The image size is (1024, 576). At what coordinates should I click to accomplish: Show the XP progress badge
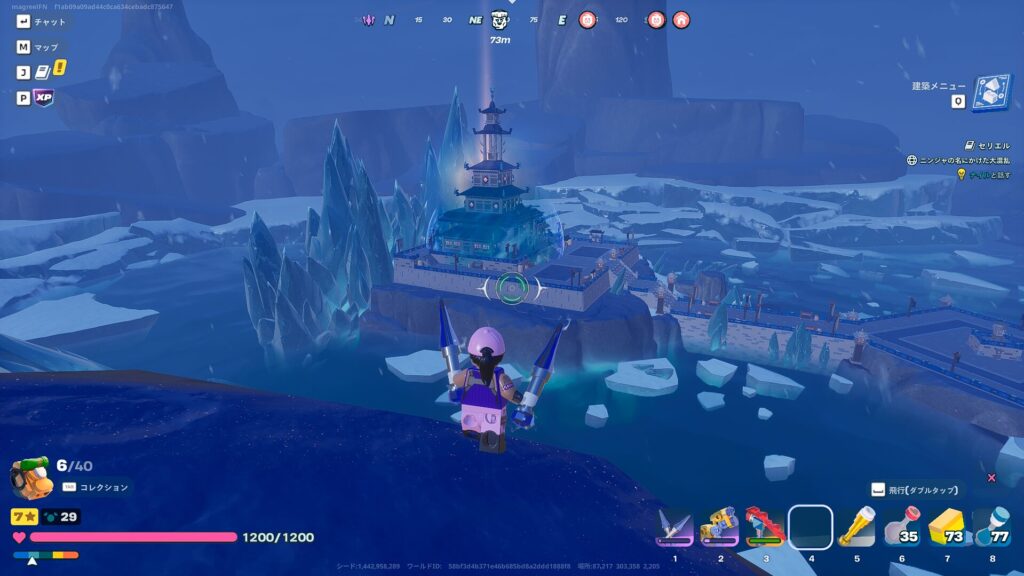pyautogui.click(x=43, y=98)
